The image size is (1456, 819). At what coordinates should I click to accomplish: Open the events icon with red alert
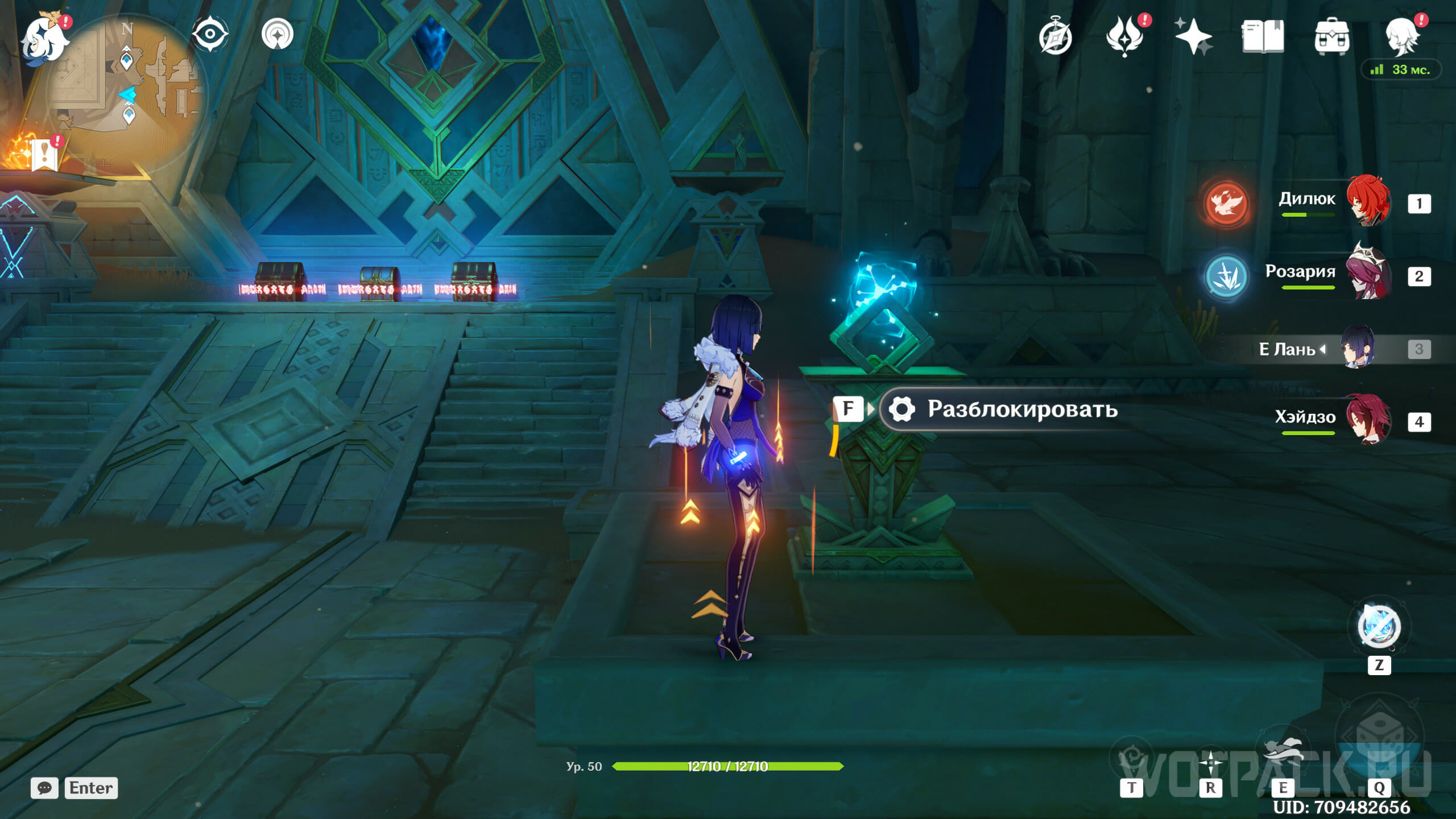[x=1124, y=36]
